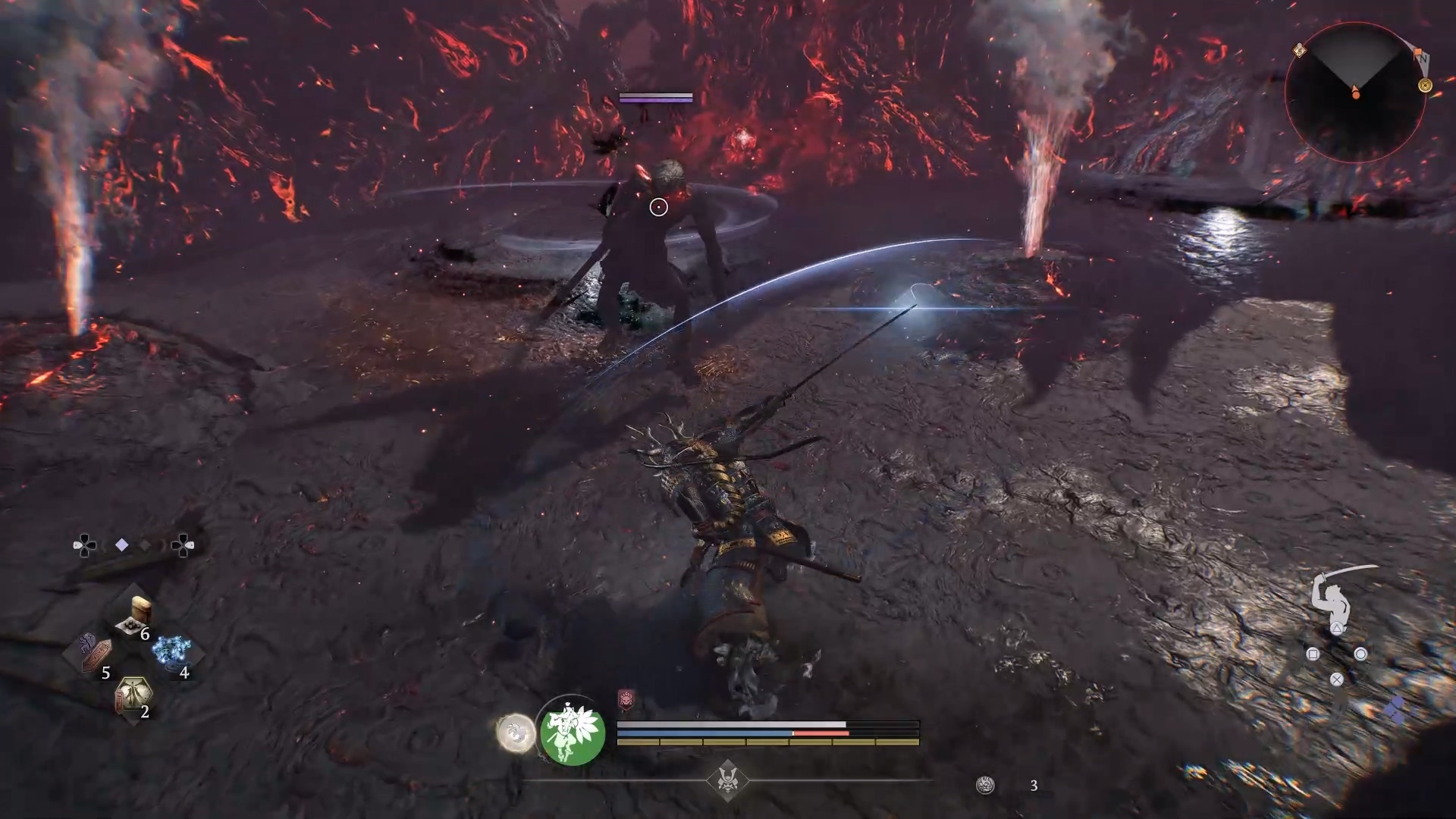Open the circular minimap
Image resolution: width=1456 pixels, height=819 pixels.
tap(1355, 92)
